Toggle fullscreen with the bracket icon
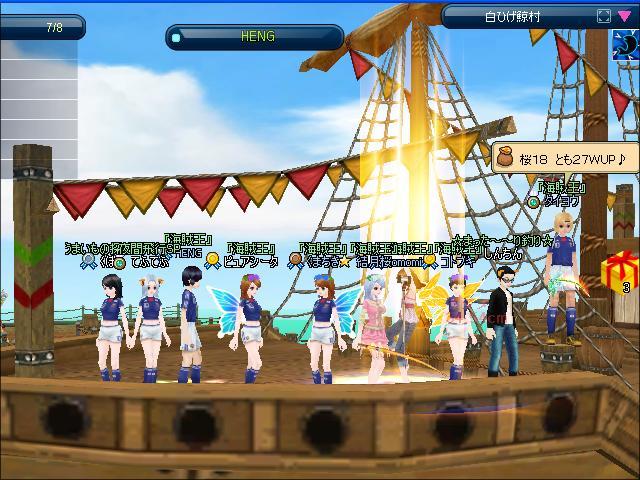Screen dimensions: 640x480 [x=603, y=16]
